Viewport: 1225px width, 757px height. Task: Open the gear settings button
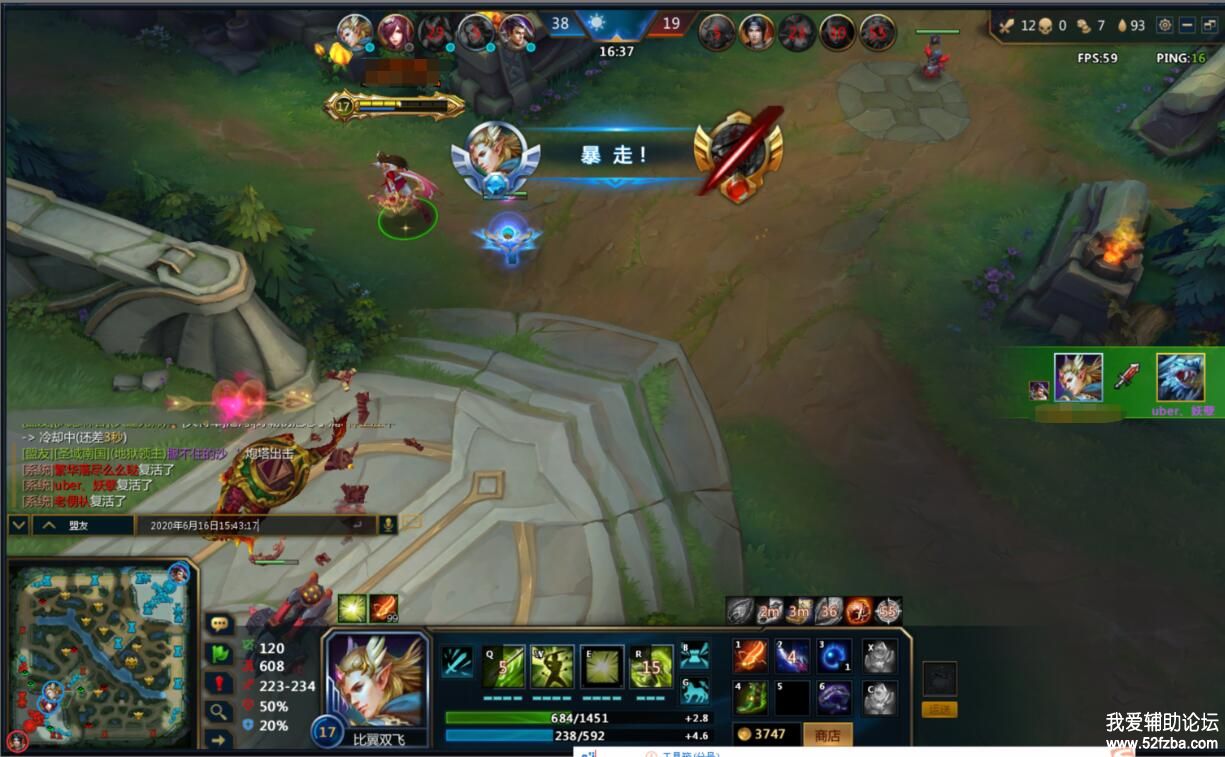[1164, 25]
